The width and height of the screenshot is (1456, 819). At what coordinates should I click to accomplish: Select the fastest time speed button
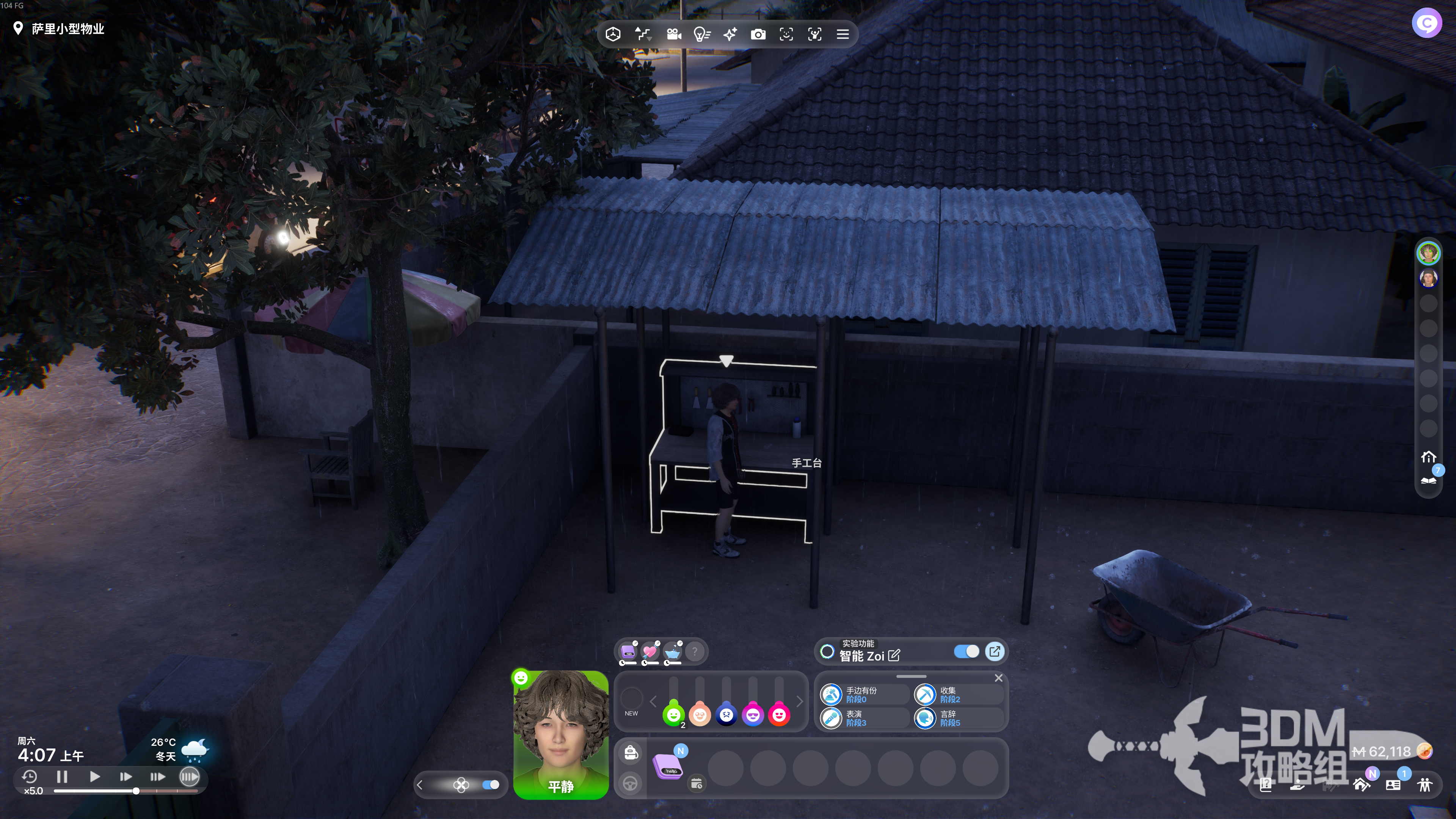tap(189, 777)
